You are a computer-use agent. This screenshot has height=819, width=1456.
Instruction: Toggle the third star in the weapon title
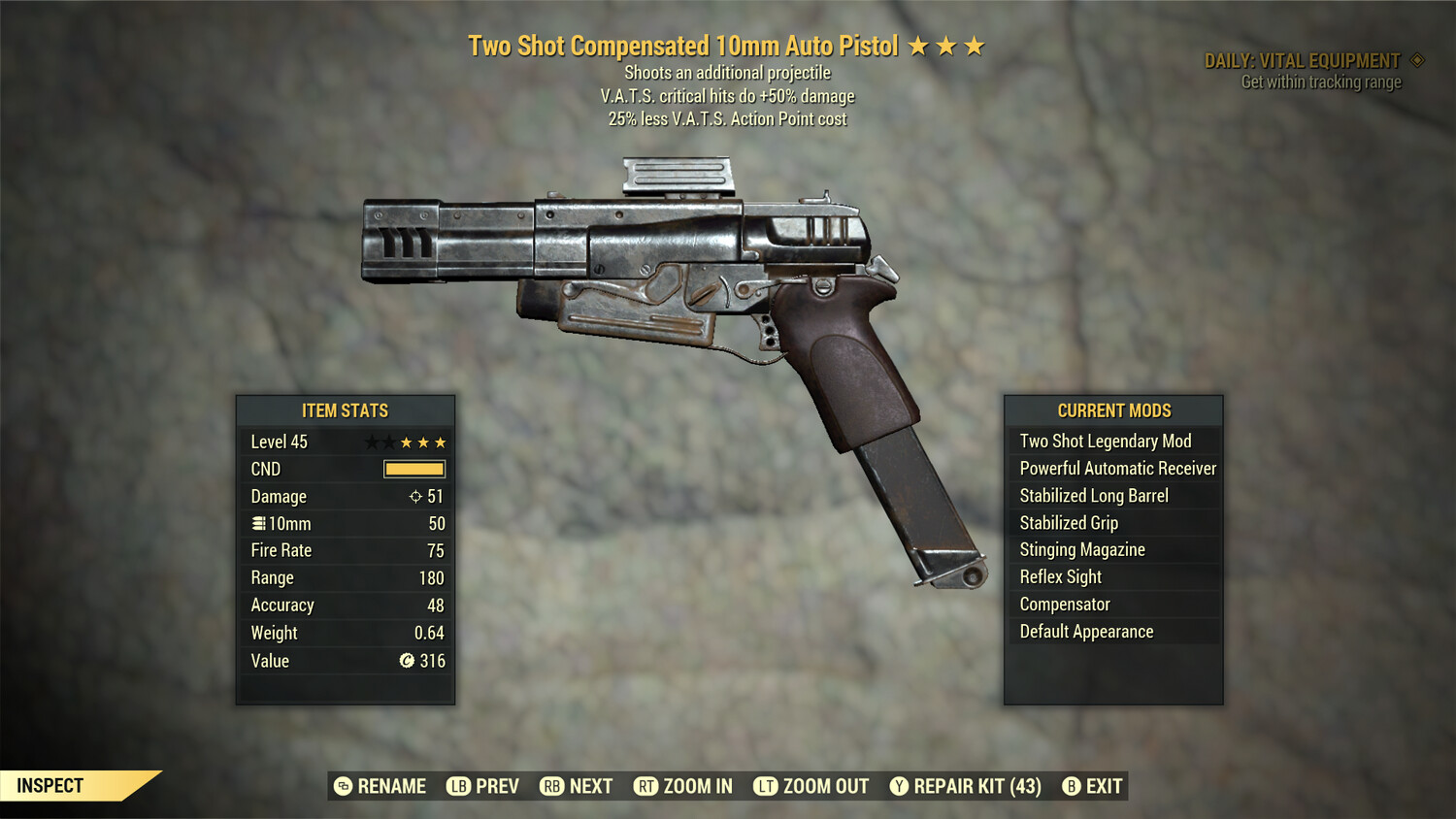tap(974, 45)
